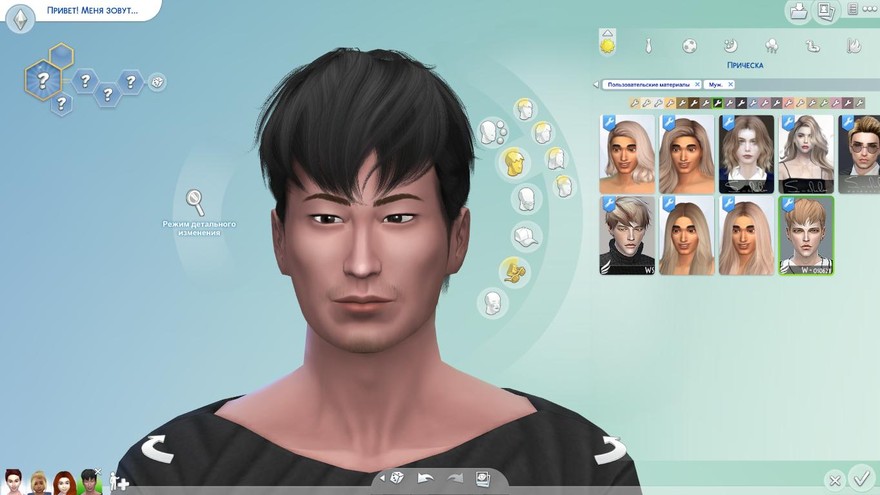
Task: Confirm the Sim with the checkmark button
Action: 860,478
